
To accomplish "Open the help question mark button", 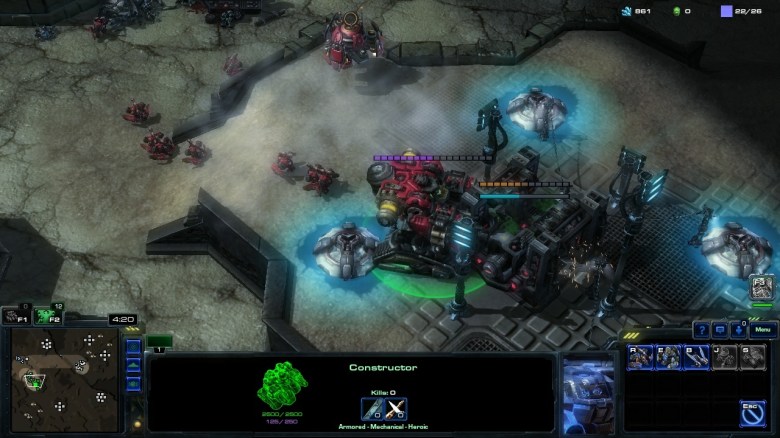I will 702,330.
